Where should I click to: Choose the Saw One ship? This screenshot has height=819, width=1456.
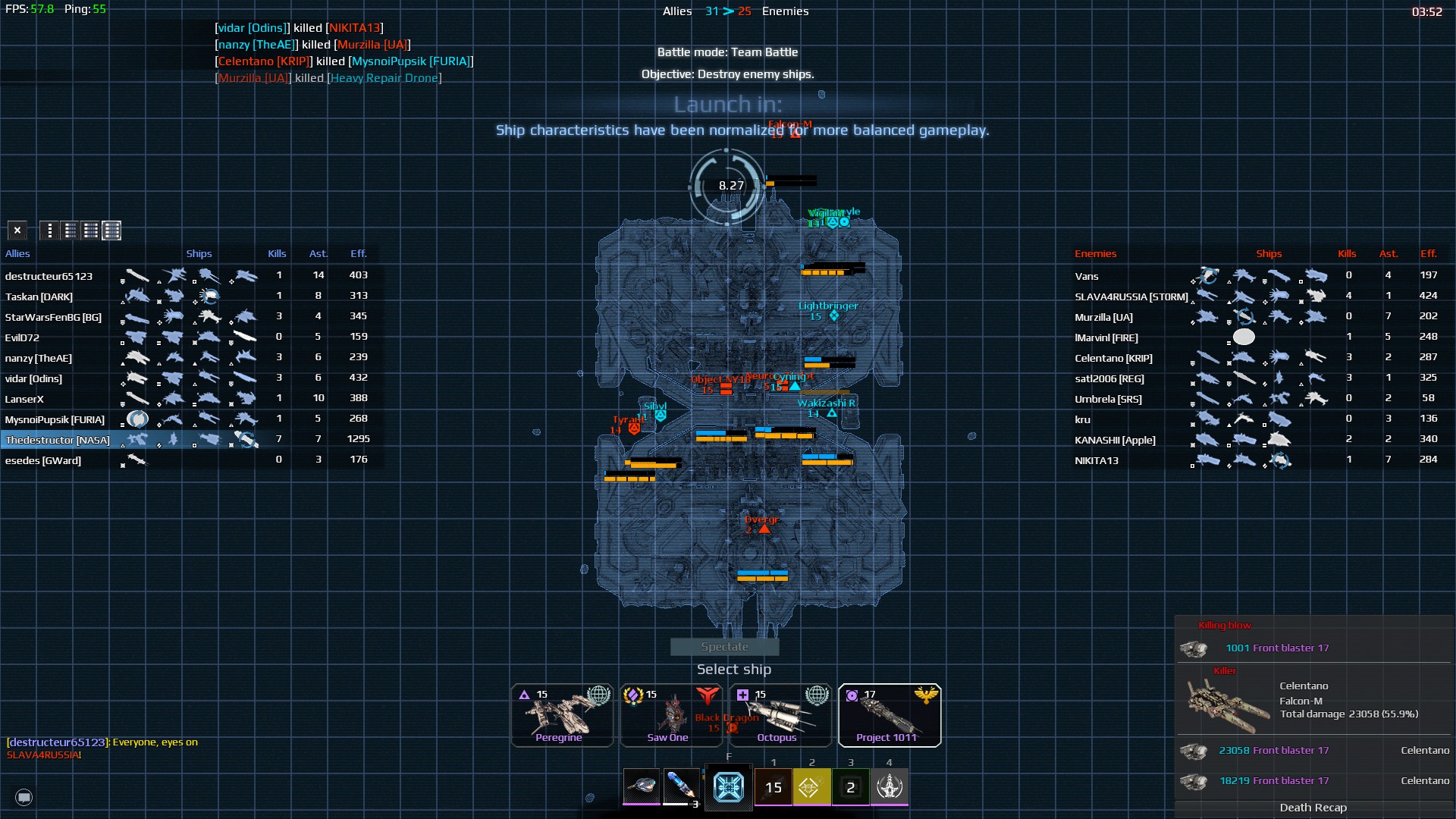click(x=671, y=715)
